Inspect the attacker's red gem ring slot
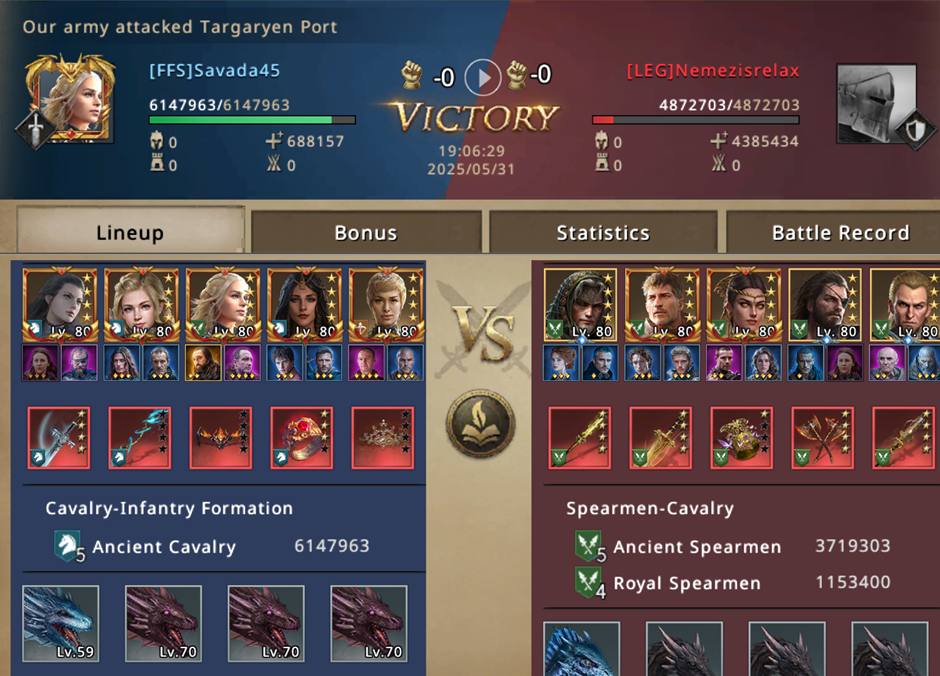 tap(302, 438)
